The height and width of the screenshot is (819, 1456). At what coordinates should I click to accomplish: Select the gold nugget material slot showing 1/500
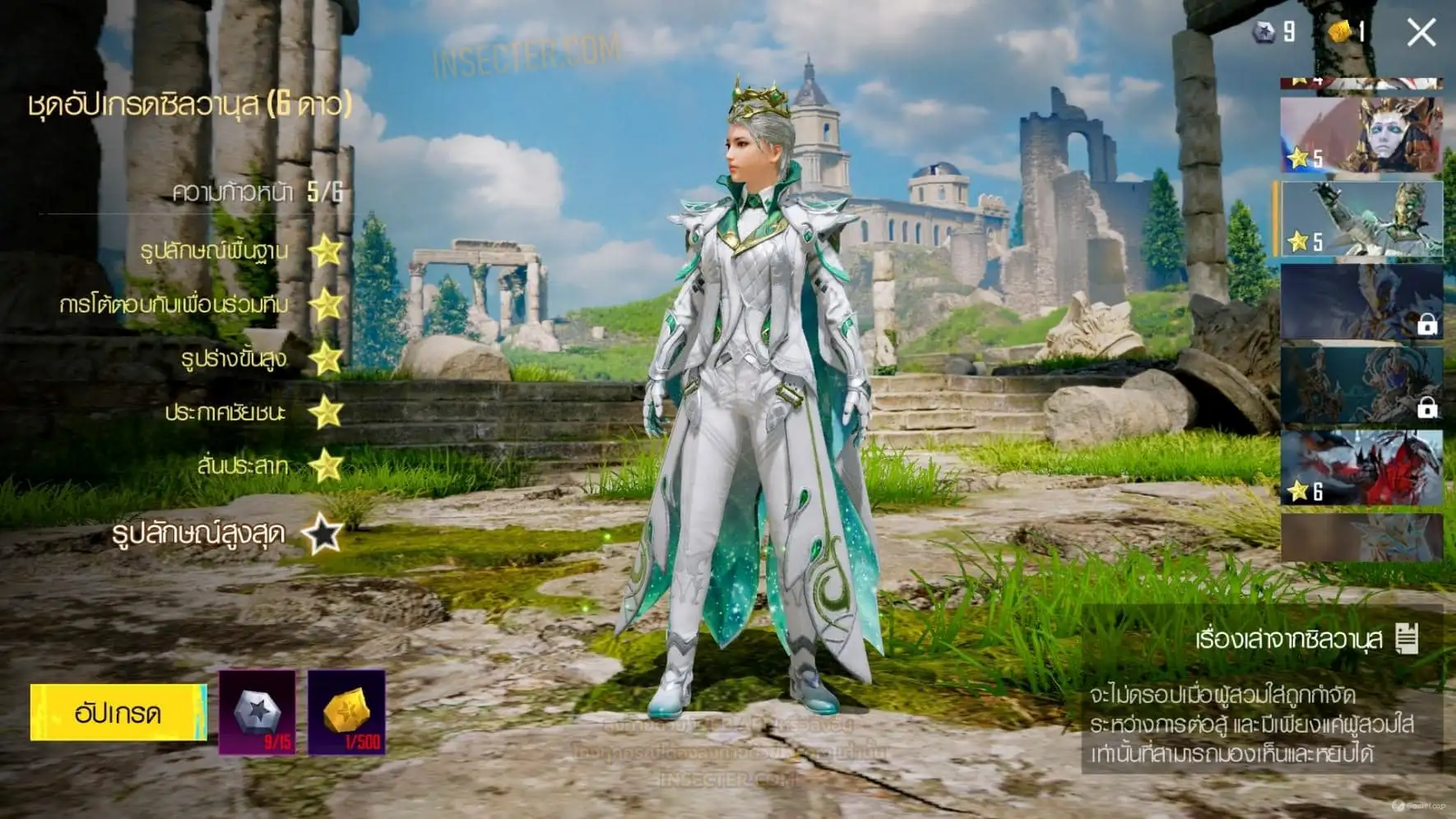click(346, 712)
